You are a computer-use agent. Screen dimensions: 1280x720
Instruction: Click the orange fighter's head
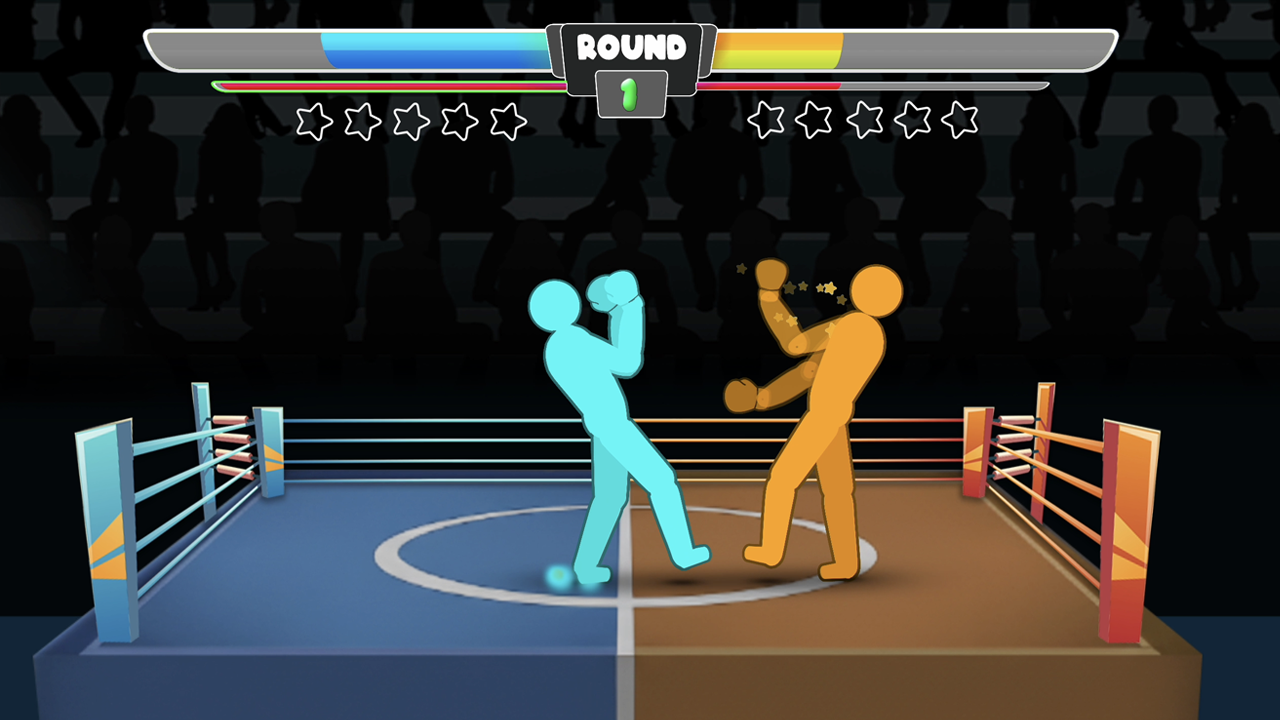pyautogui.click(x=877, y=292)
